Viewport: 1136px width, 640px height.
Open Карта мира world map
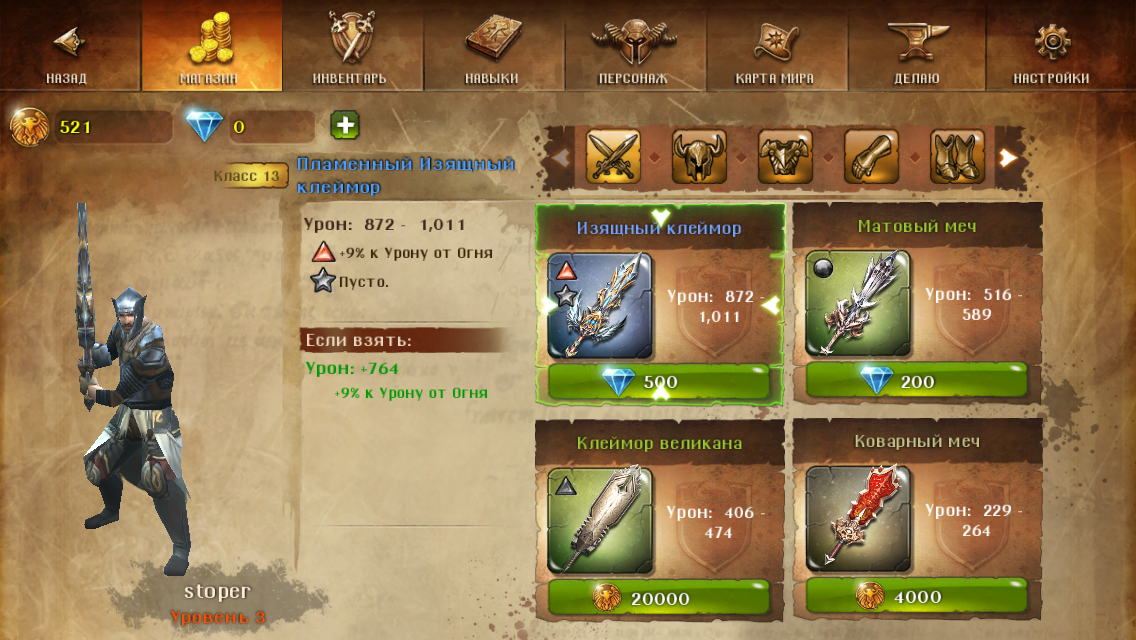click(774, 48)
